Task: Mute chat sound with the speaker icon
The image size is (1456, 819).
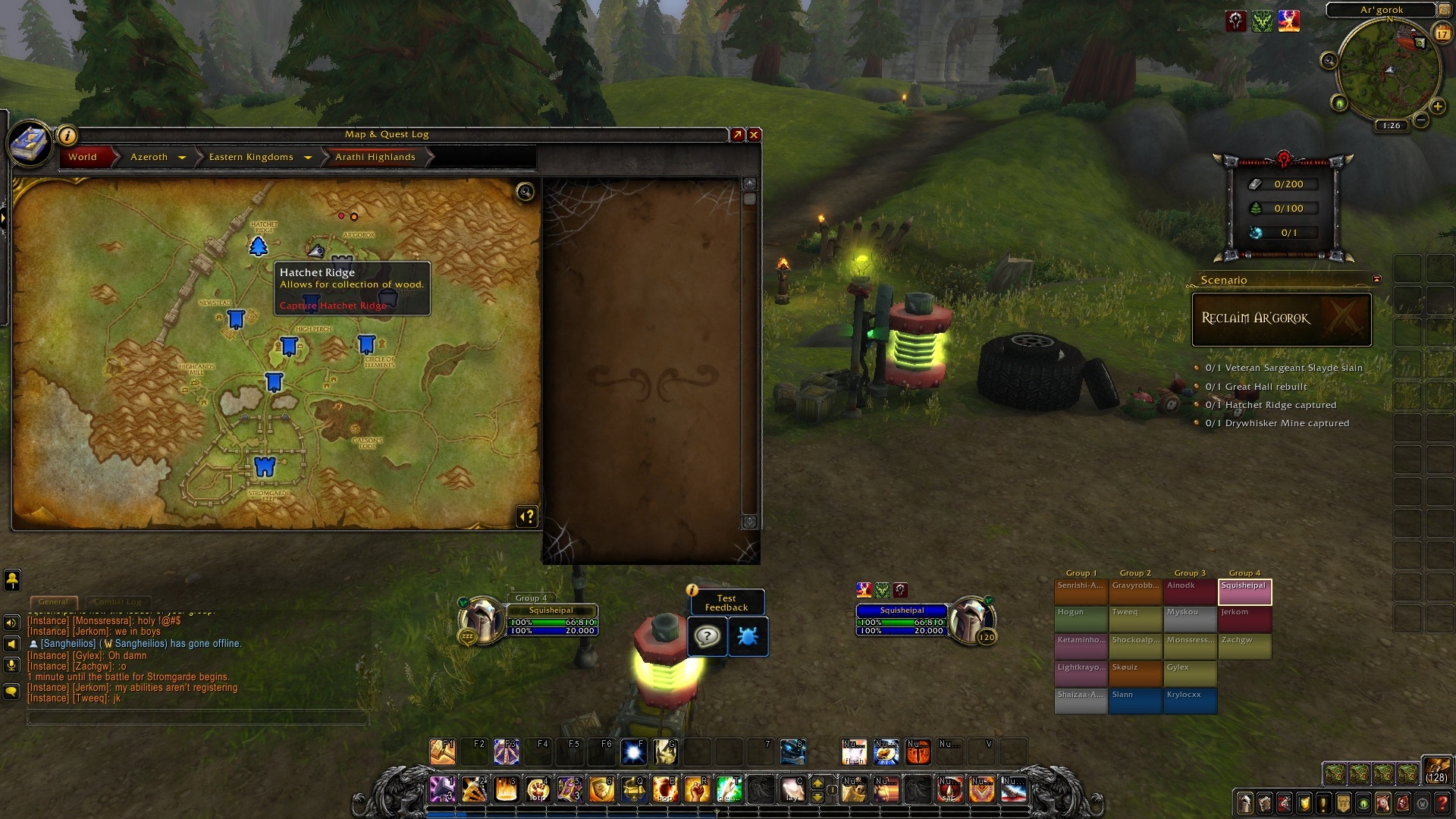Action: click(x=11, y=623)
